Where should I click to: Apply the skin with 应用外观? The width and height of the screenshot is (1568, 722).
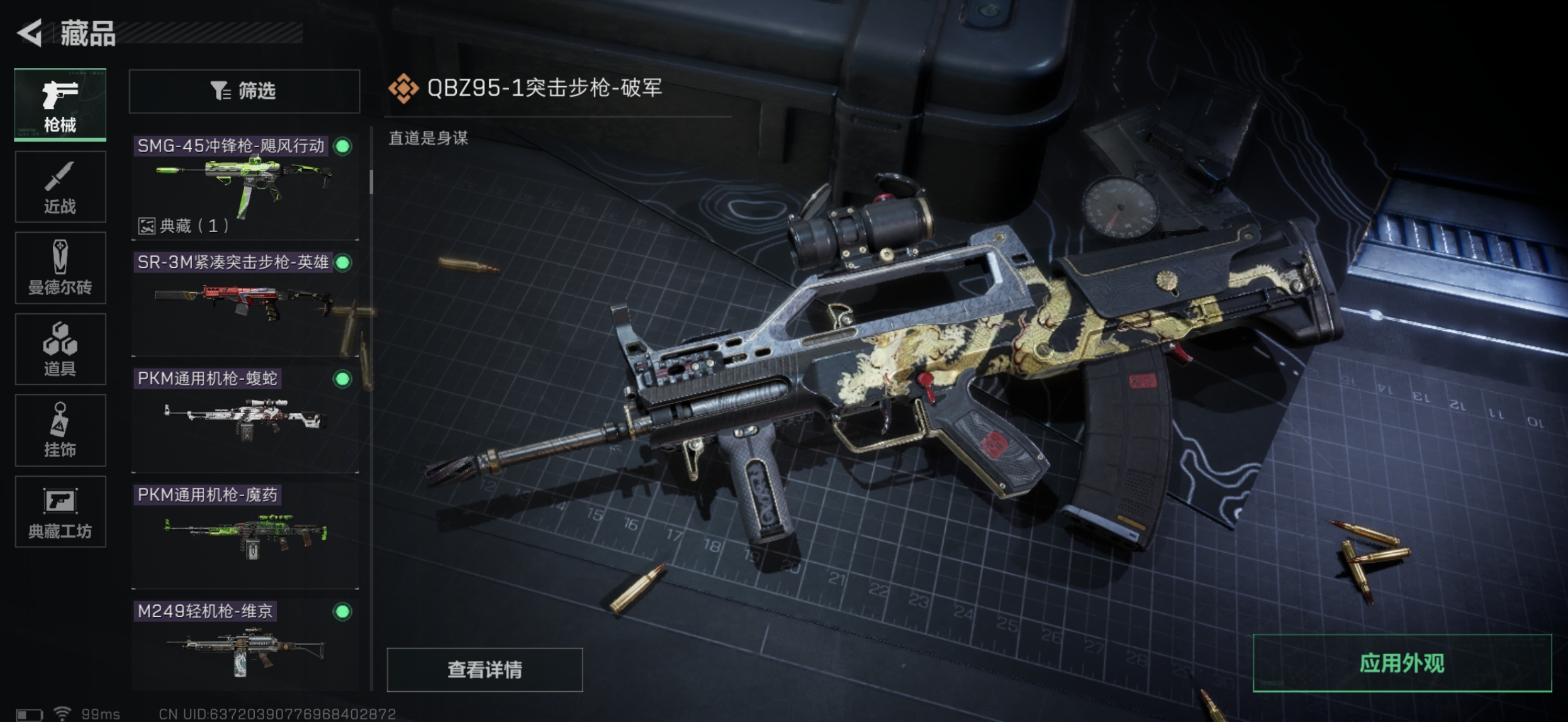[x=1402, y=664]
